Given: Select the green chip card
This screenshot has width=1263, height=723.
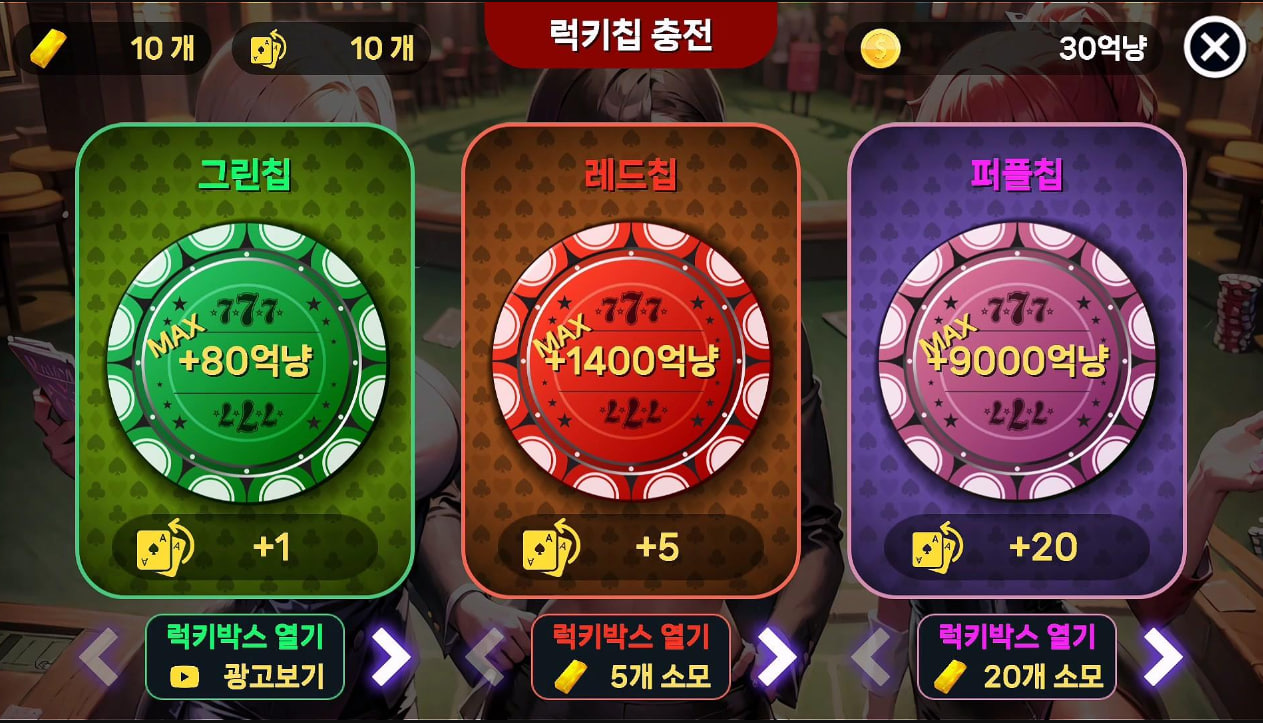Looking at the screenshot, I should pos(245,360).
